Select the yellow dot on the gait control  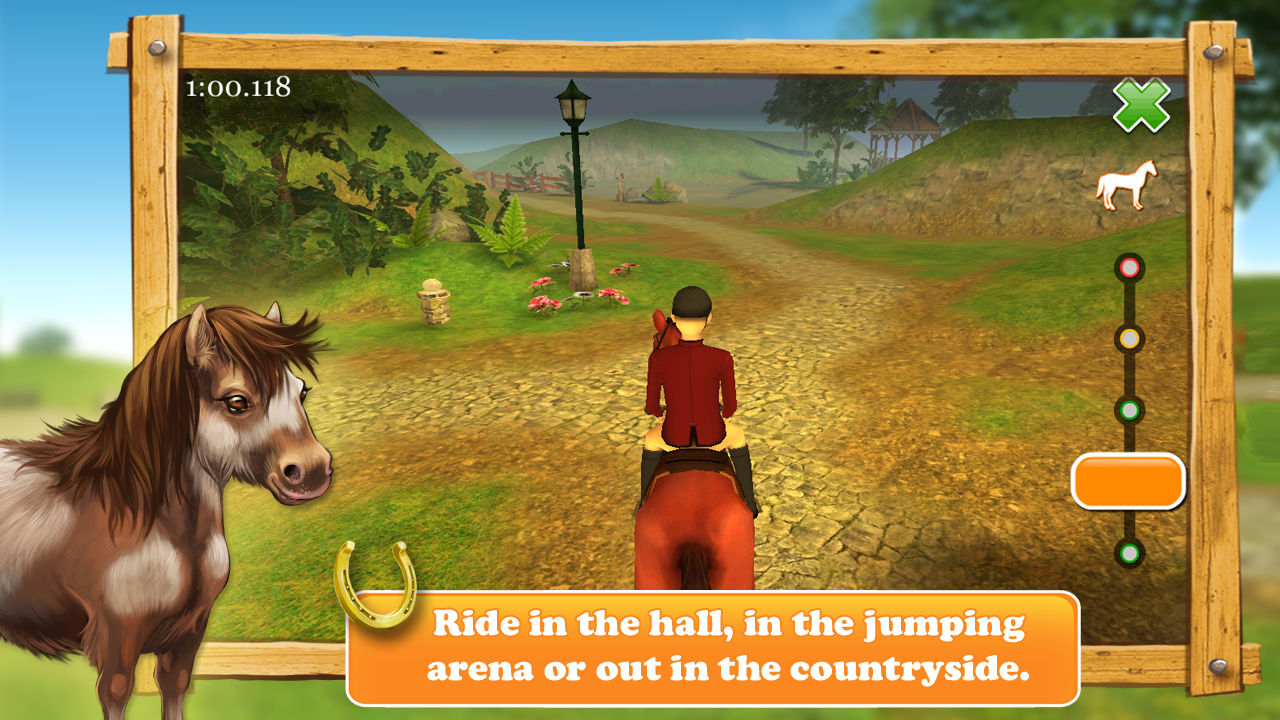point(1129,339)
